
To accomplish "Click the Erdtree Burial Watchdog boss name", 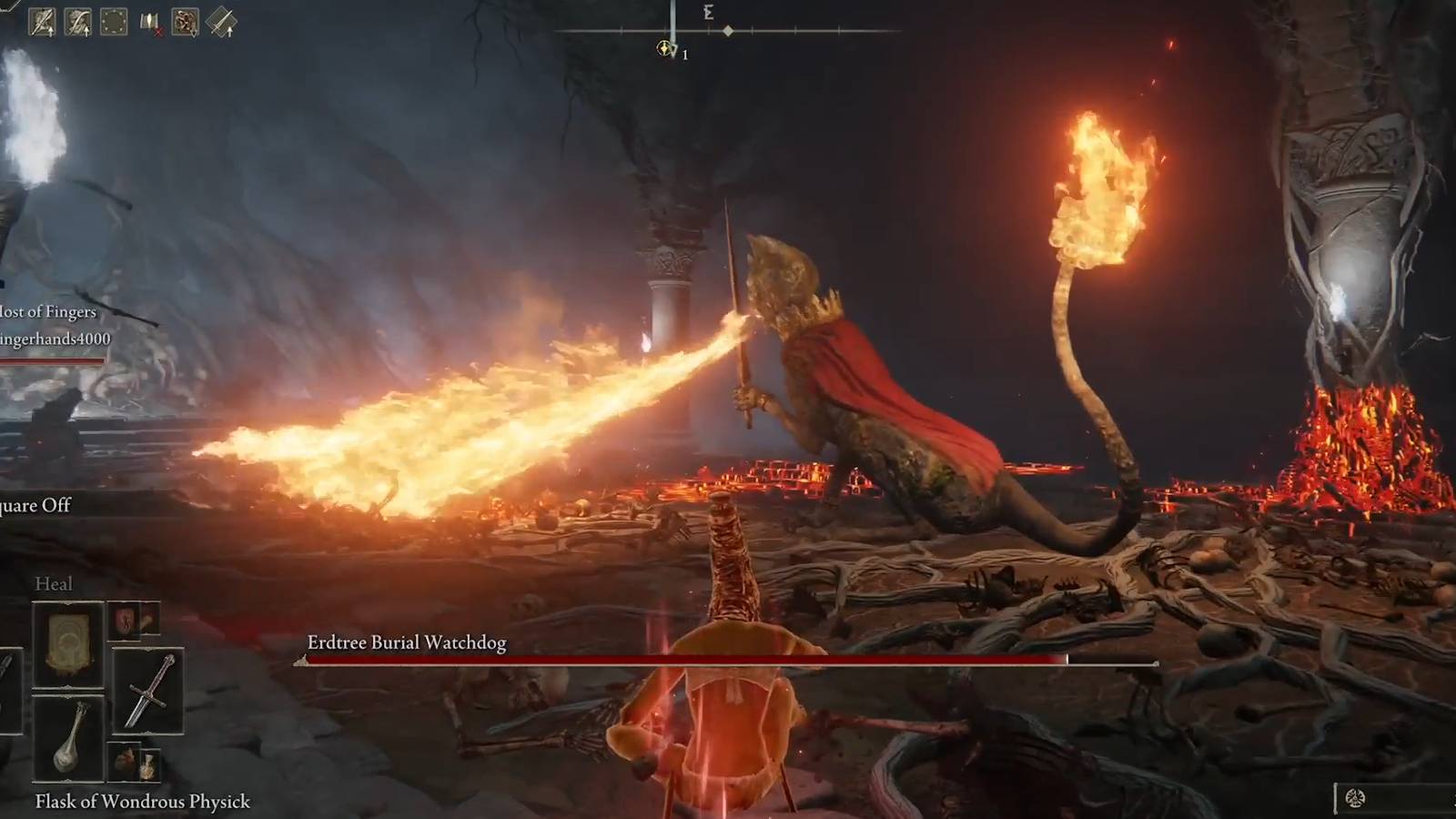I will 405,642.
